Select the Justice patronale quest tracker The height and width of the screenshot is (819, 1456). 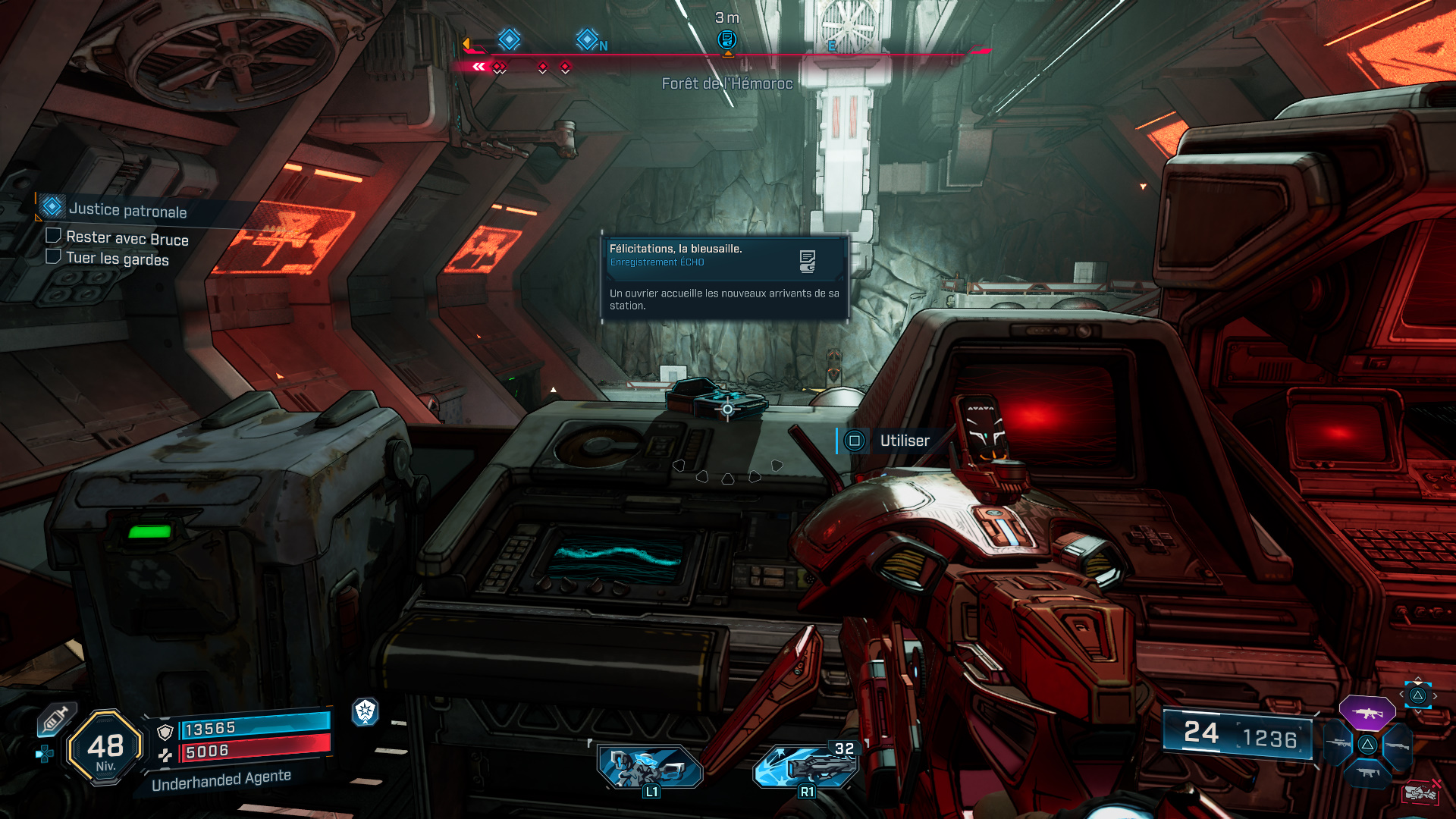(127, 210)
